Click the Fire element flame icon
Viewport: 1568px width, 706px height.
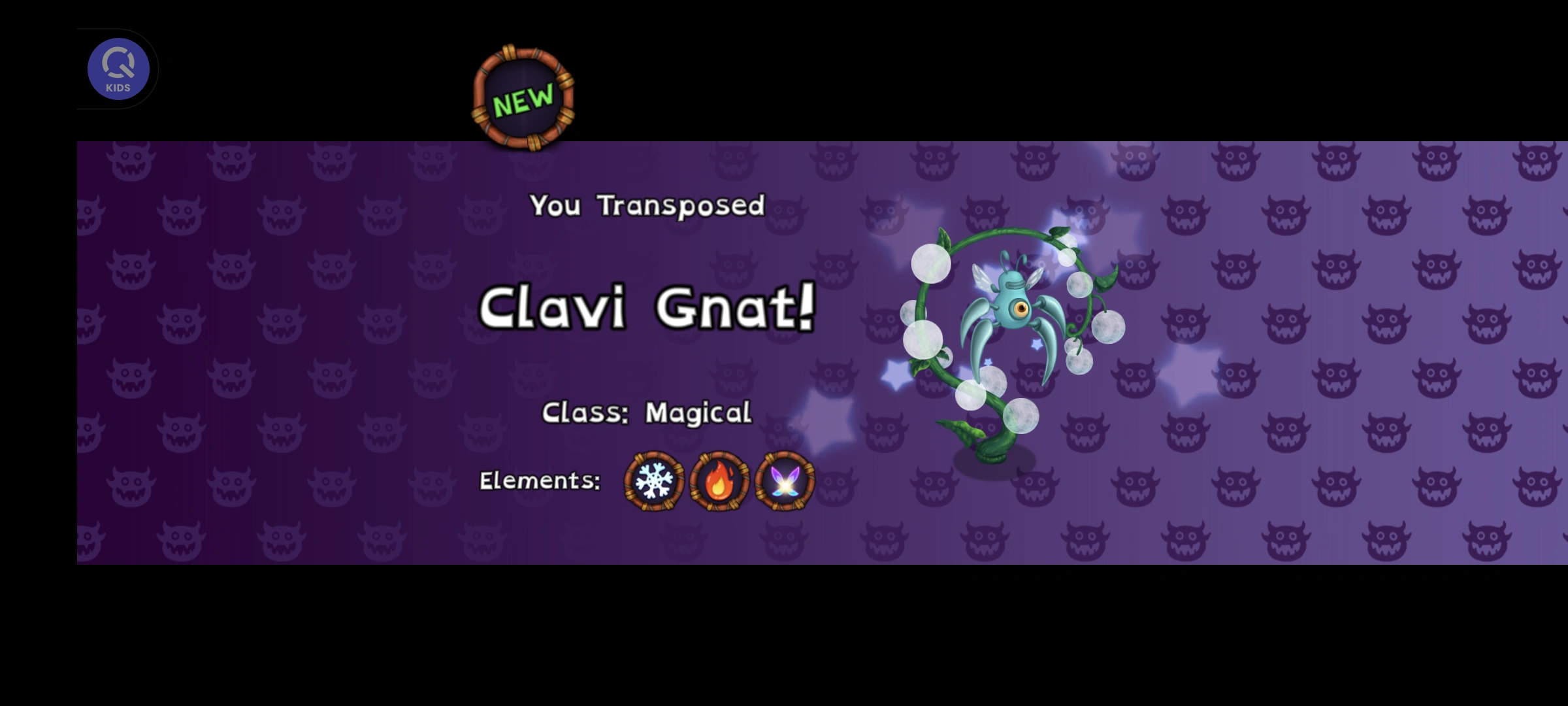(x=719, y=480)
